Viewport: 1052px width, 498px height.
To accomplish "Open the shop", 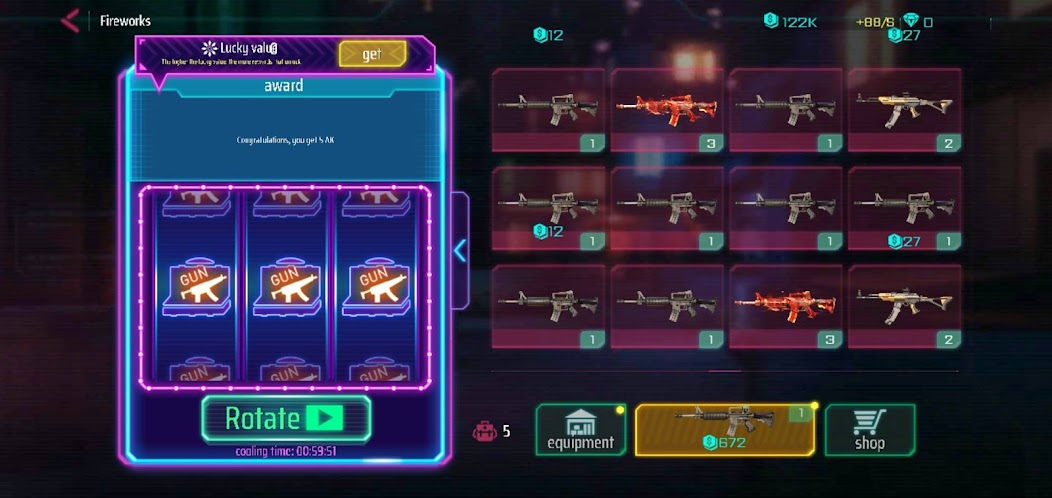I will [x=869, y=430].
